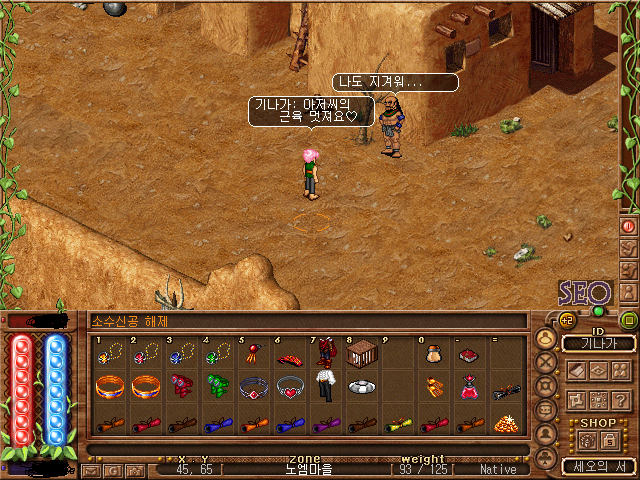Viewport: 640px width, 480px height.
Task: Select the gold coin pile
Action: point(505,423)
